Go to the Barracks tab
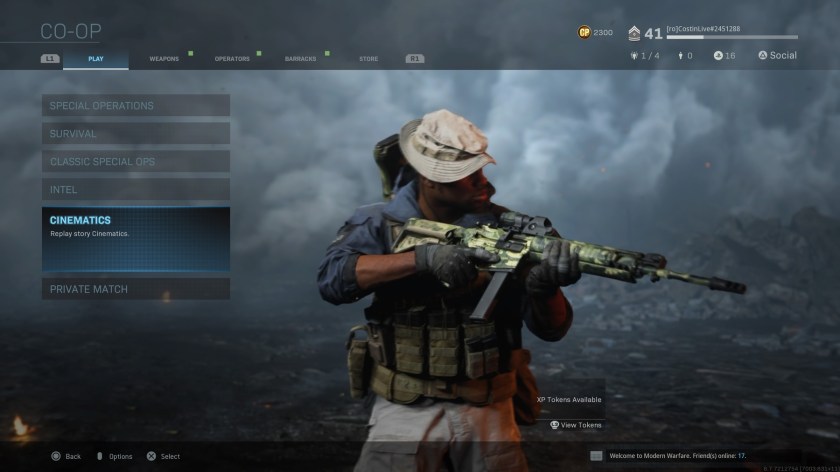This screenshot has height=472, width=840. 300,59
